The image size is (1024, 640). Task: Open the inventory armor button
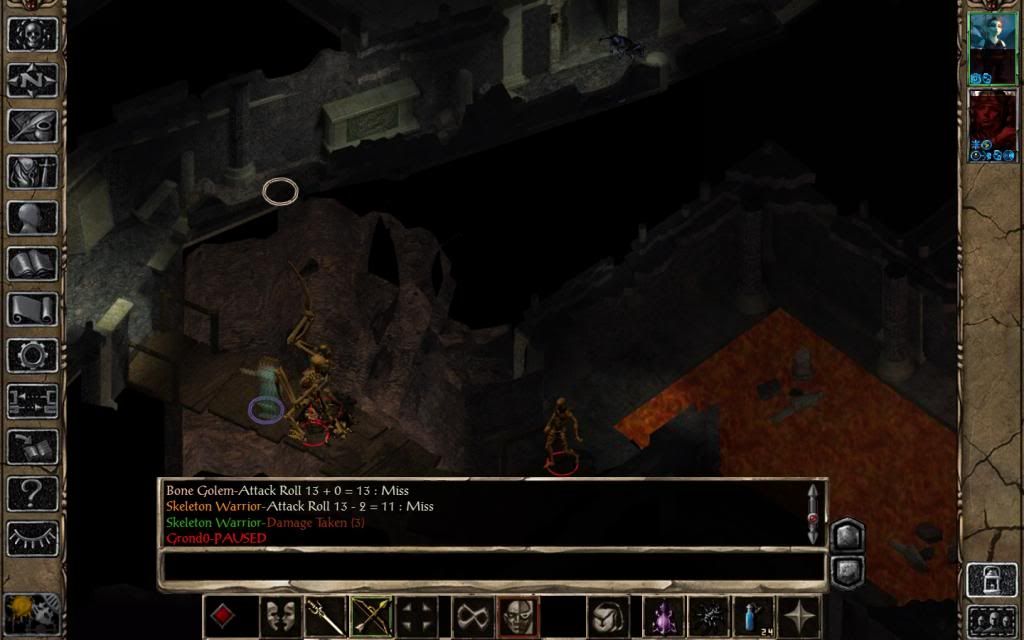[32, 171]
